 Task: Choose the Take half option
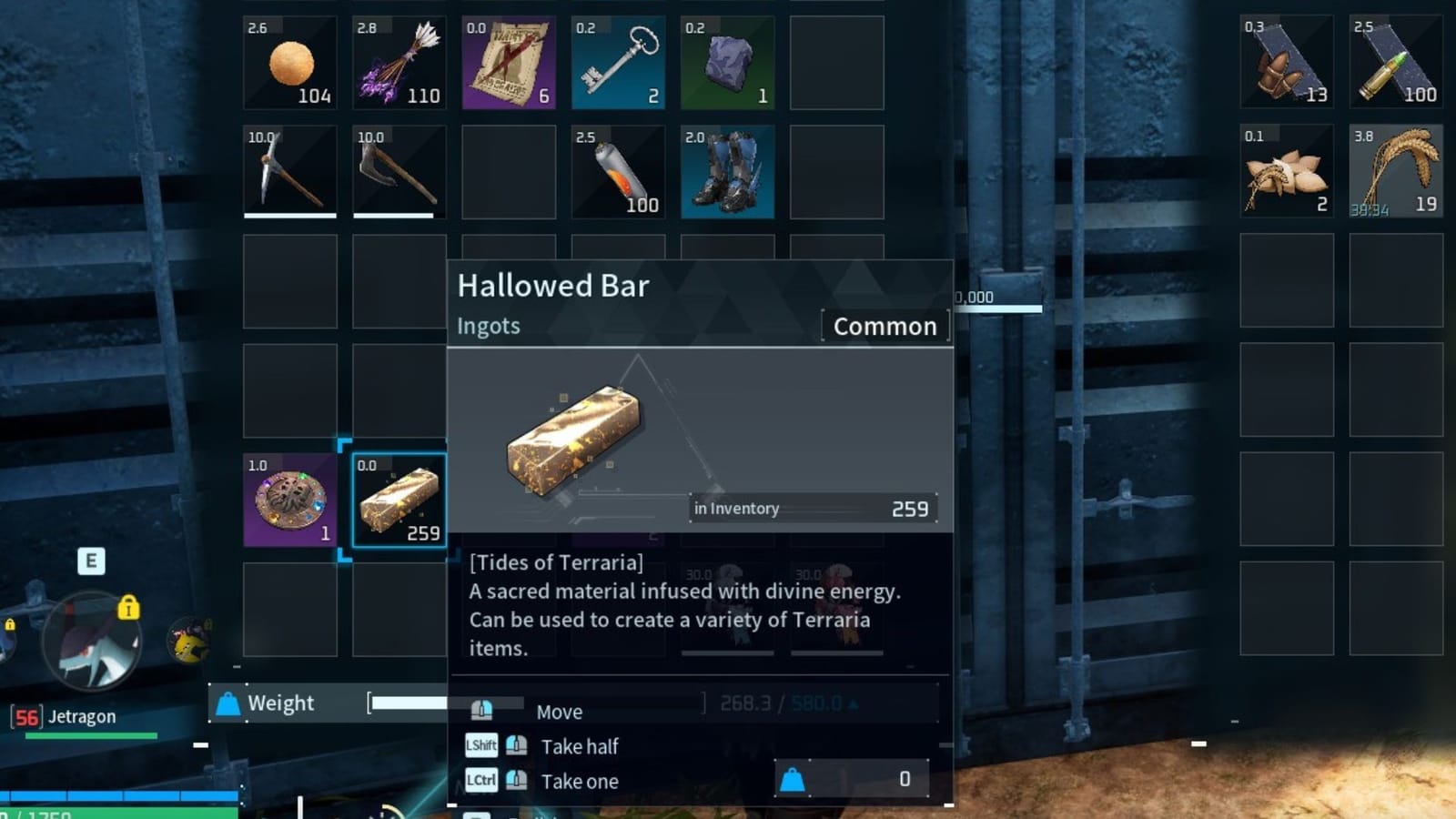pos(579,746)
